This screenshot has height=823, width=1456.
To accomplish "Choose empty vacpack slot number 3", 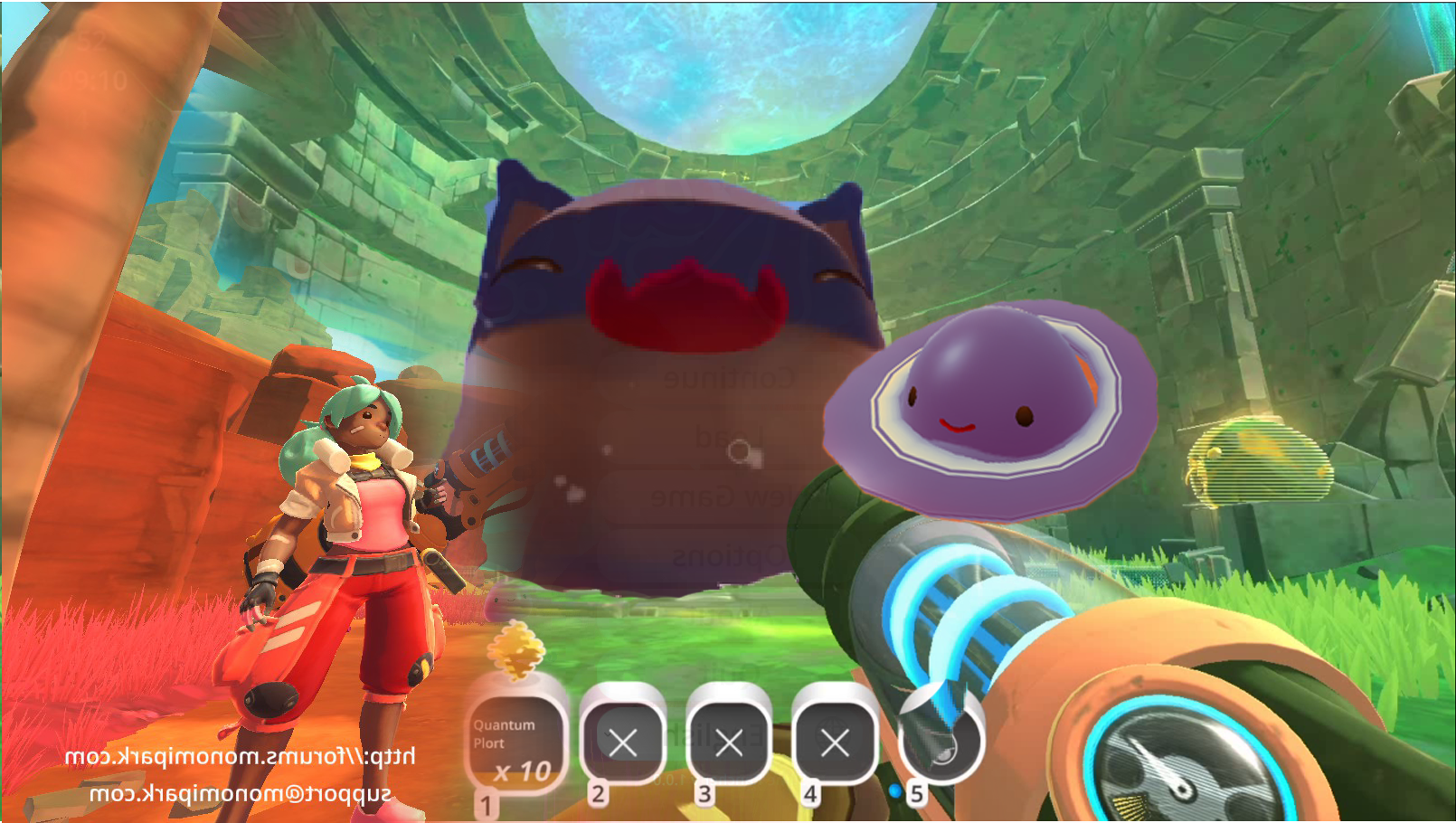I will [x=728, y=743].
